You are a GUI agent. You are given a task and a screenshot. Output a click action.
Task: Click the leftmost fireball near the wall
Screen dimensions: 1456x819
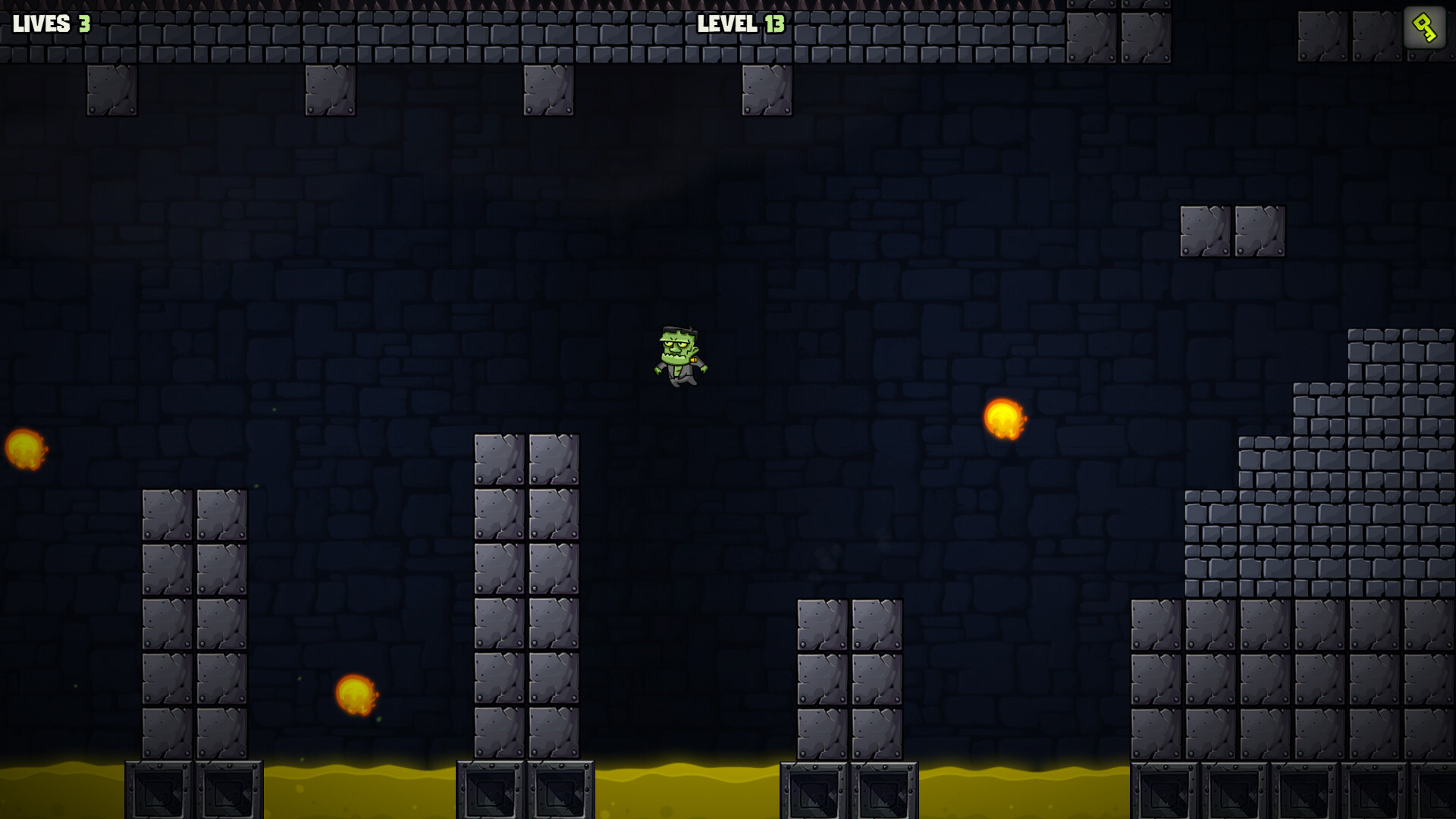23,449
